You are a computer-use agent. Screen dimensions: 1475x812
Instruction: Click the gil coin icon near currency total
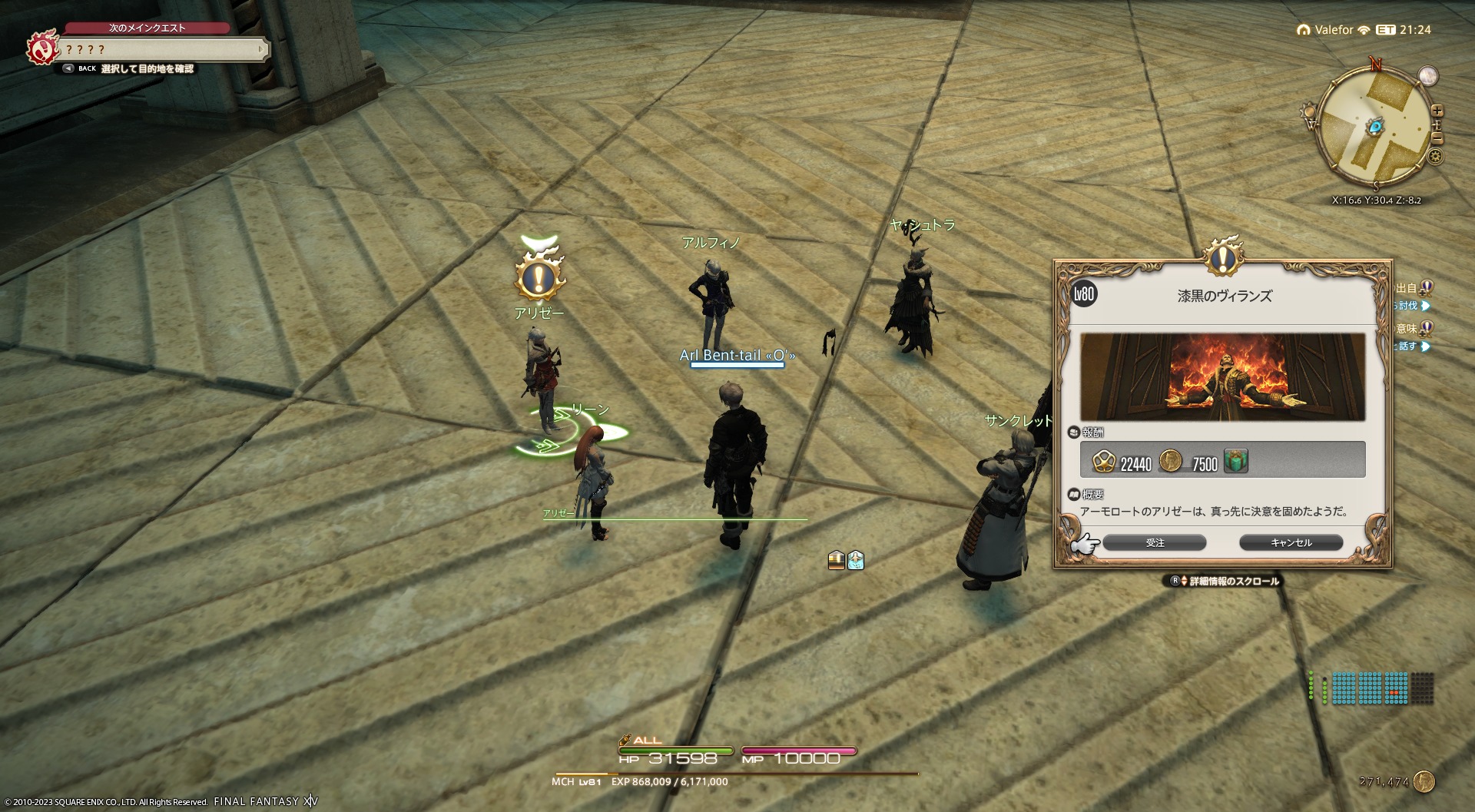(1424, 782)
